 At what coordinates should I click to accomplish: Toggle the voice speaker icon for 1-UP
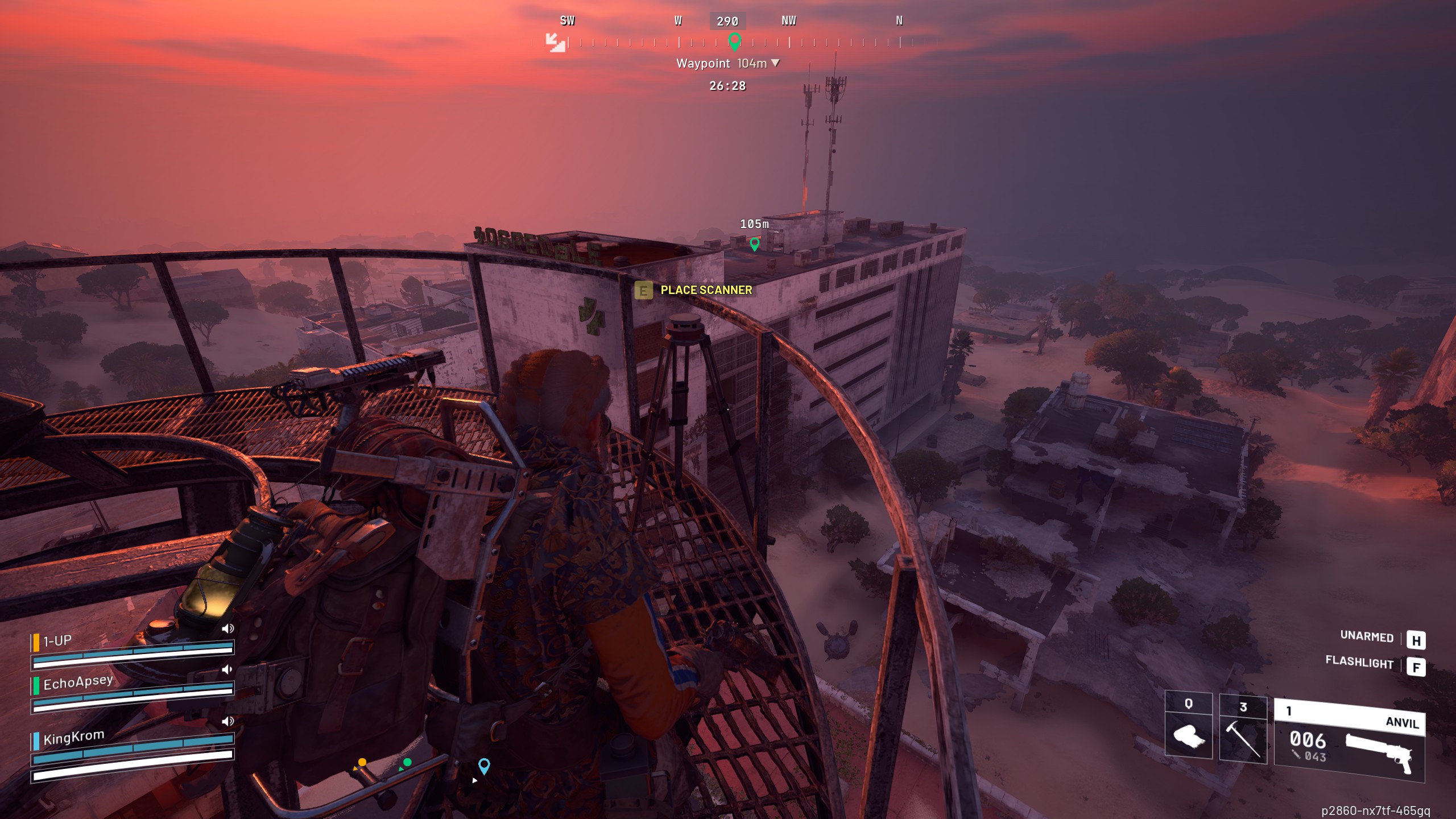coord(227,628)
